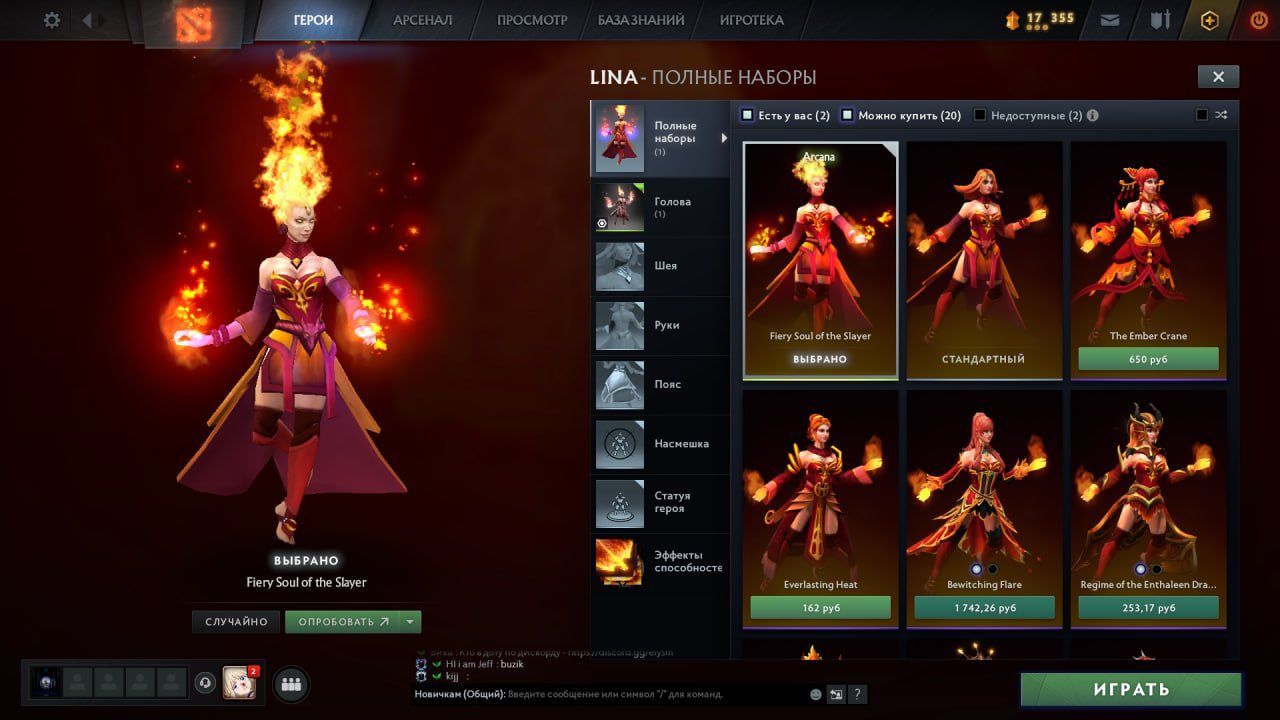
Task: Start matchmaking with ИГРАТЬ button
Action: point(1130,690)
